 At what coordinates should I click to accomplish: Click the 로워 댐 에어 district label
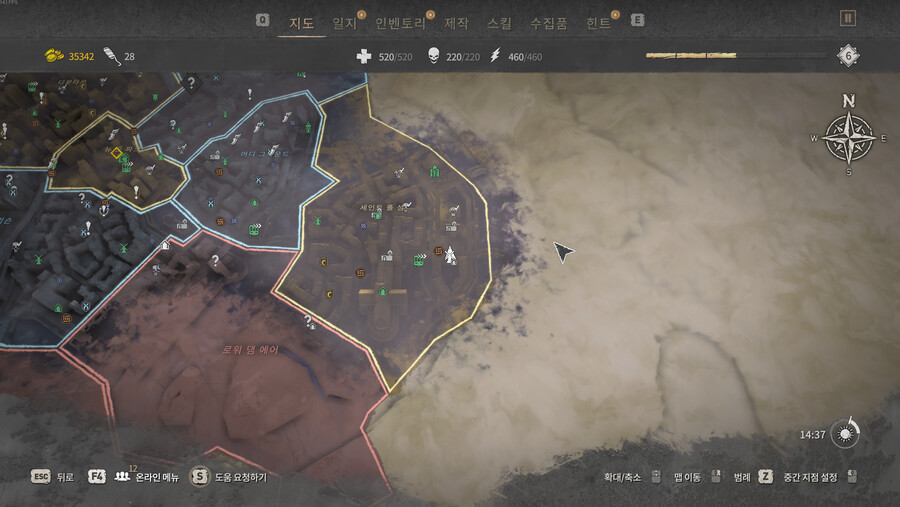coord(250,350)
